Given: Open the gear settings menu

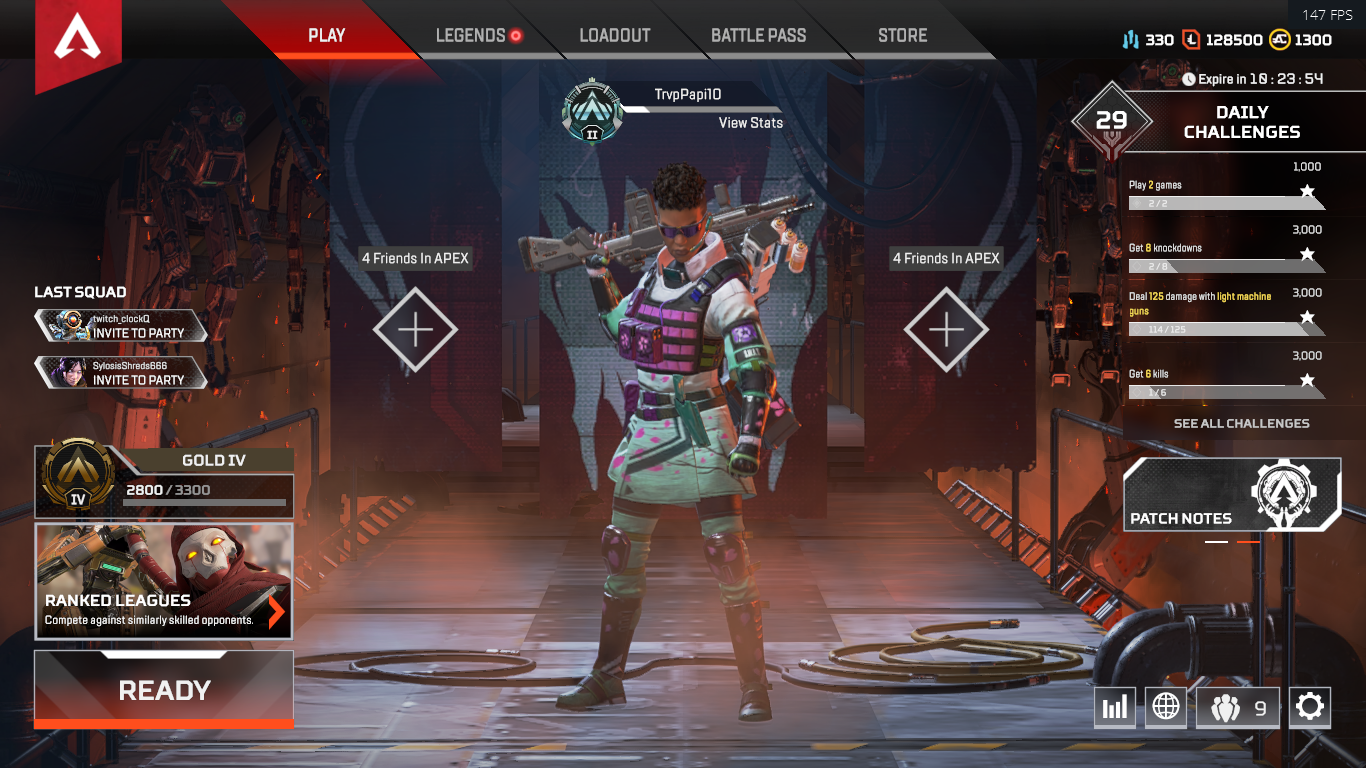Looking at the screenshot, I should (1309, 708).
